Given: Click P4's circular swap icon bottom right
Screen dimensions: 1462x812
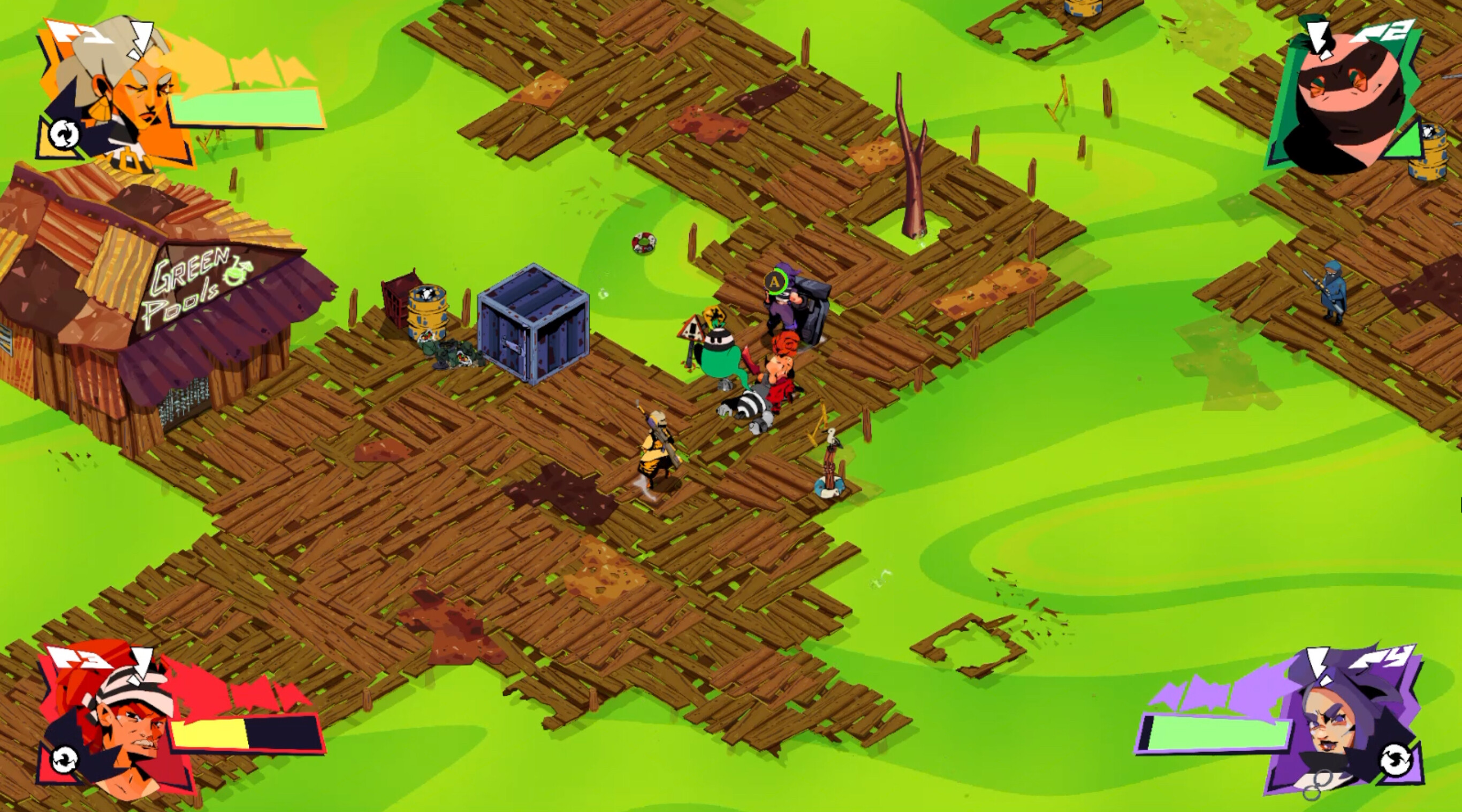Looking at the screenshot, I should point(1396,760).
